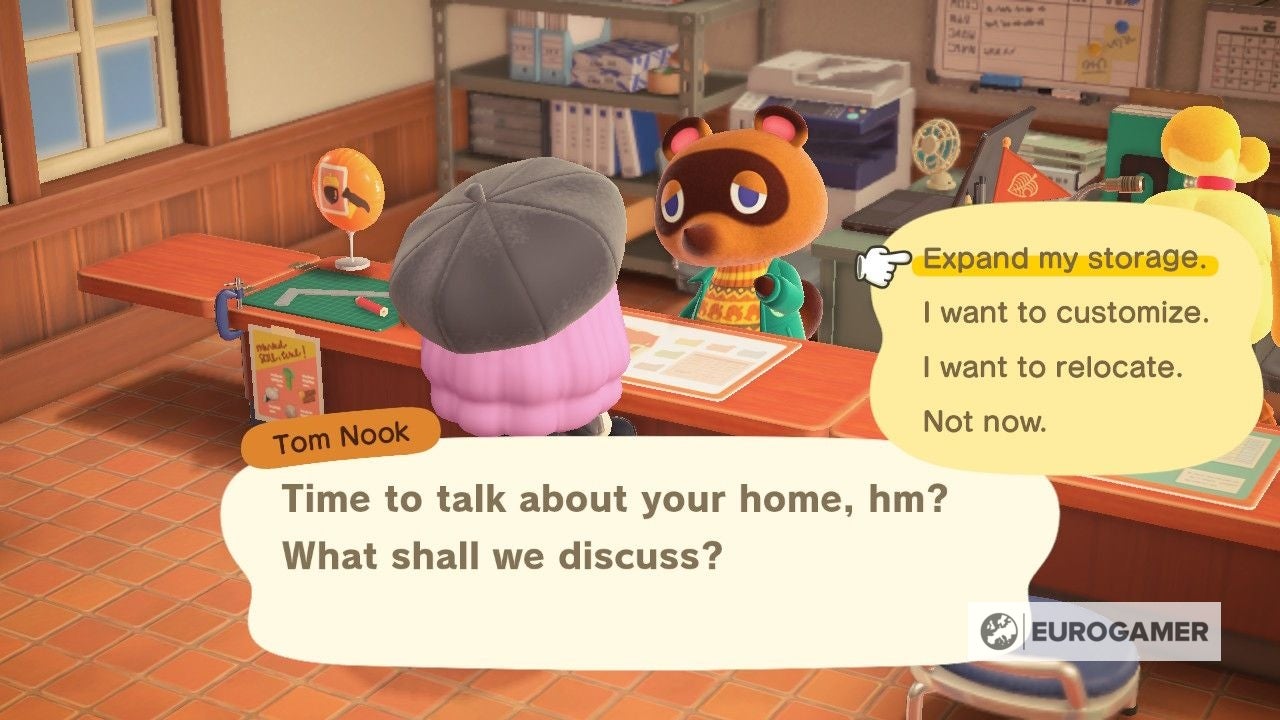This screenshot has height=720, width=1280.
Task: Choose the I want to relocate option
Action: click(x=1055, y=367)
